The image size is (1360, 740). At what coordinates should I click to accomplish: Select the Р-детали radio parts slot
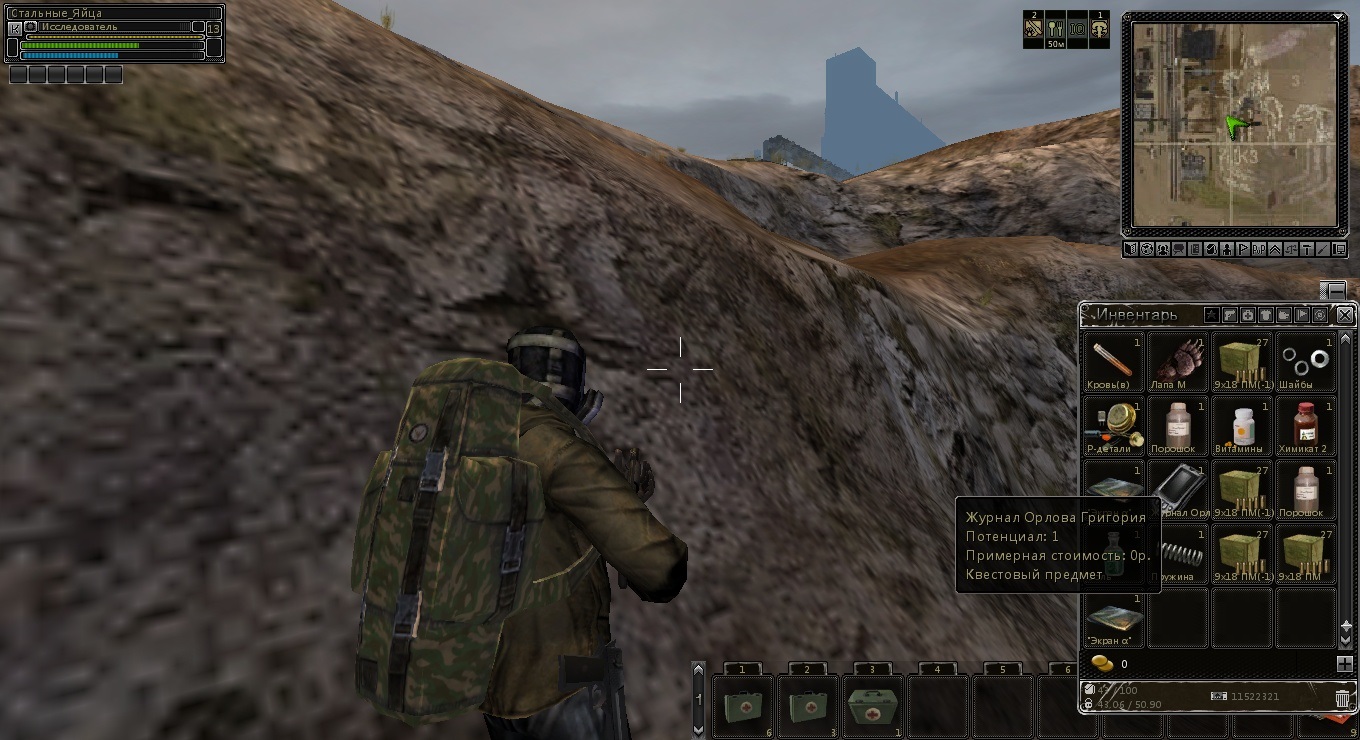point(1113,426)
